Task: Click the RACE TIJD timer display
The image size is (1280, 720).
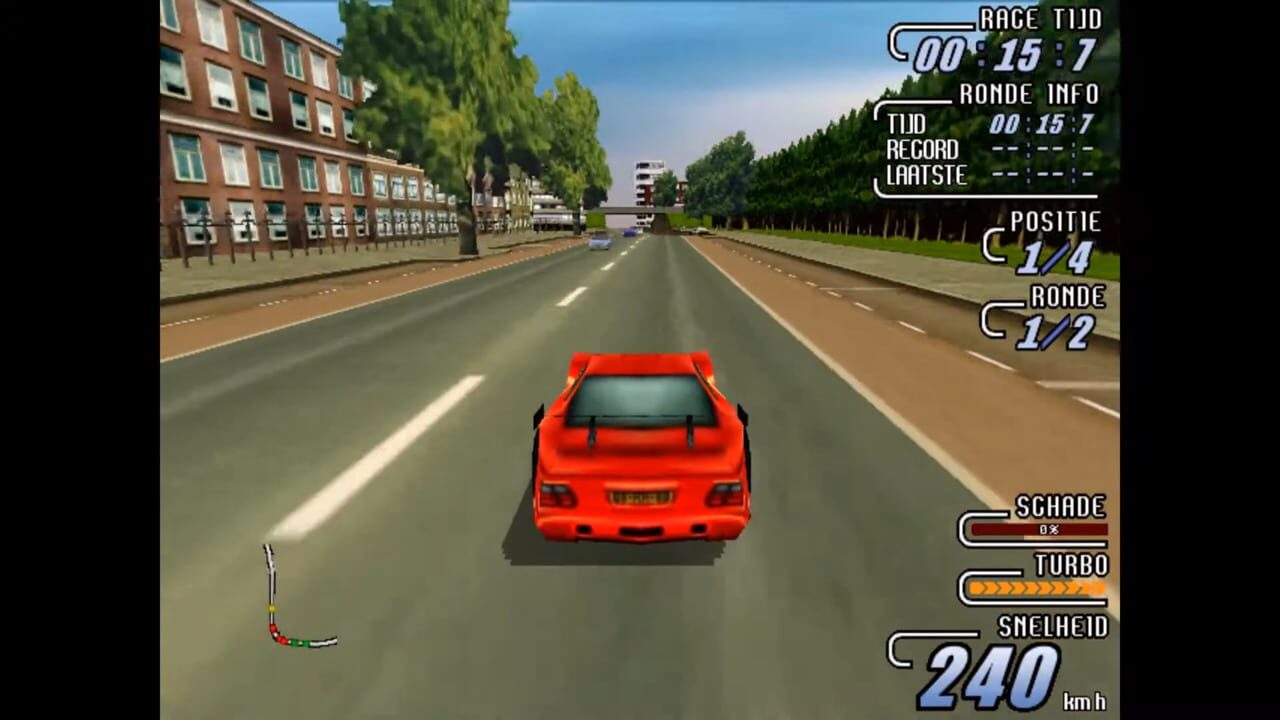Action: (1000, 40)
